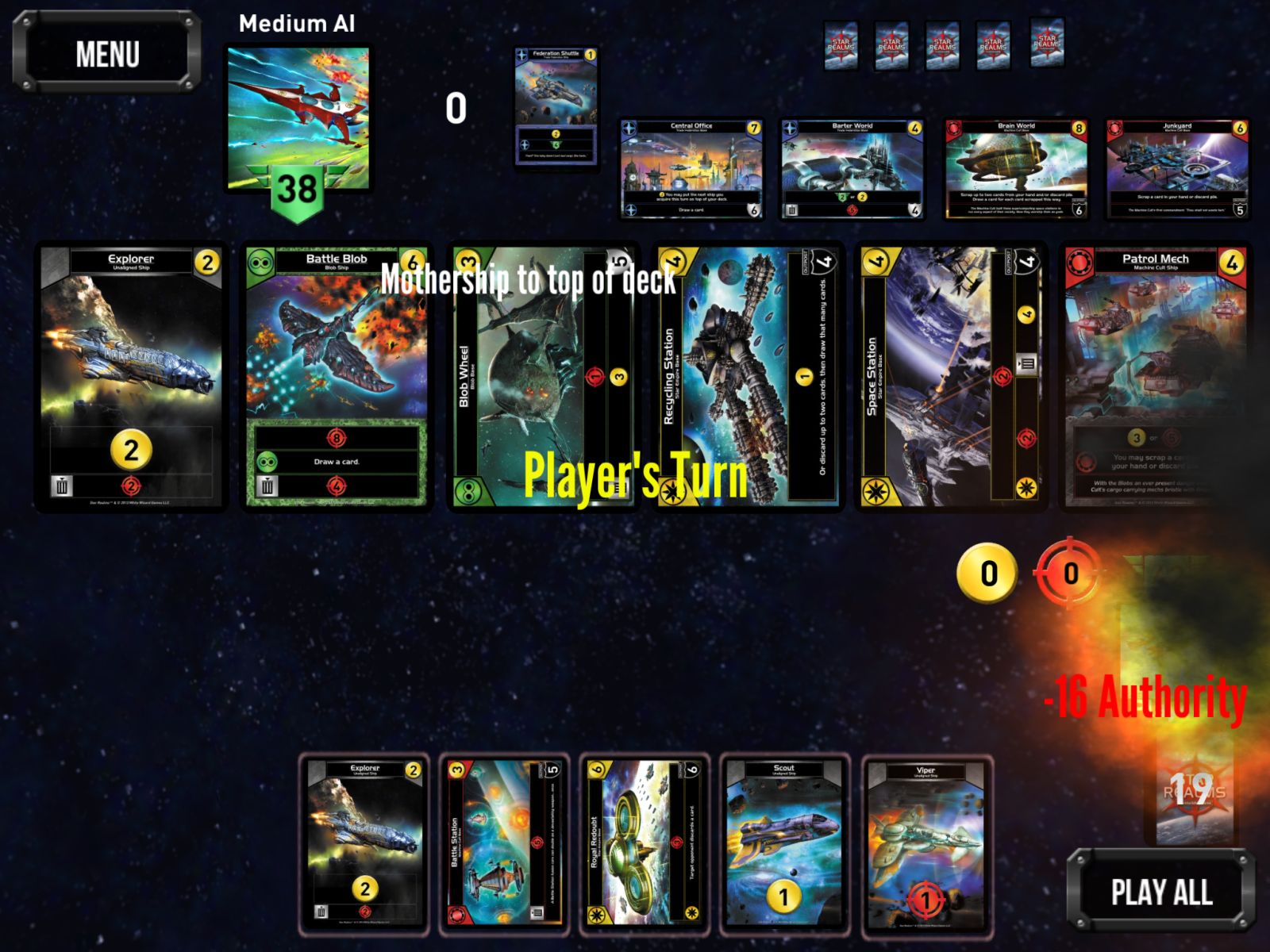Play the Scout card from hand
The width and height of the screenshot is (1270, 952).
tap(784, 843)
